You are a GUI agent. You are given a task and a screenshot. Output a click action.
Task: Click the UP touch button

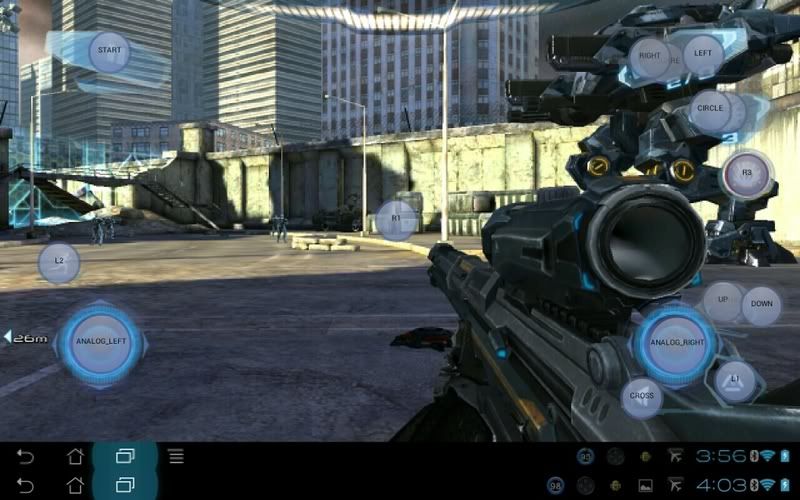point(722,301)
